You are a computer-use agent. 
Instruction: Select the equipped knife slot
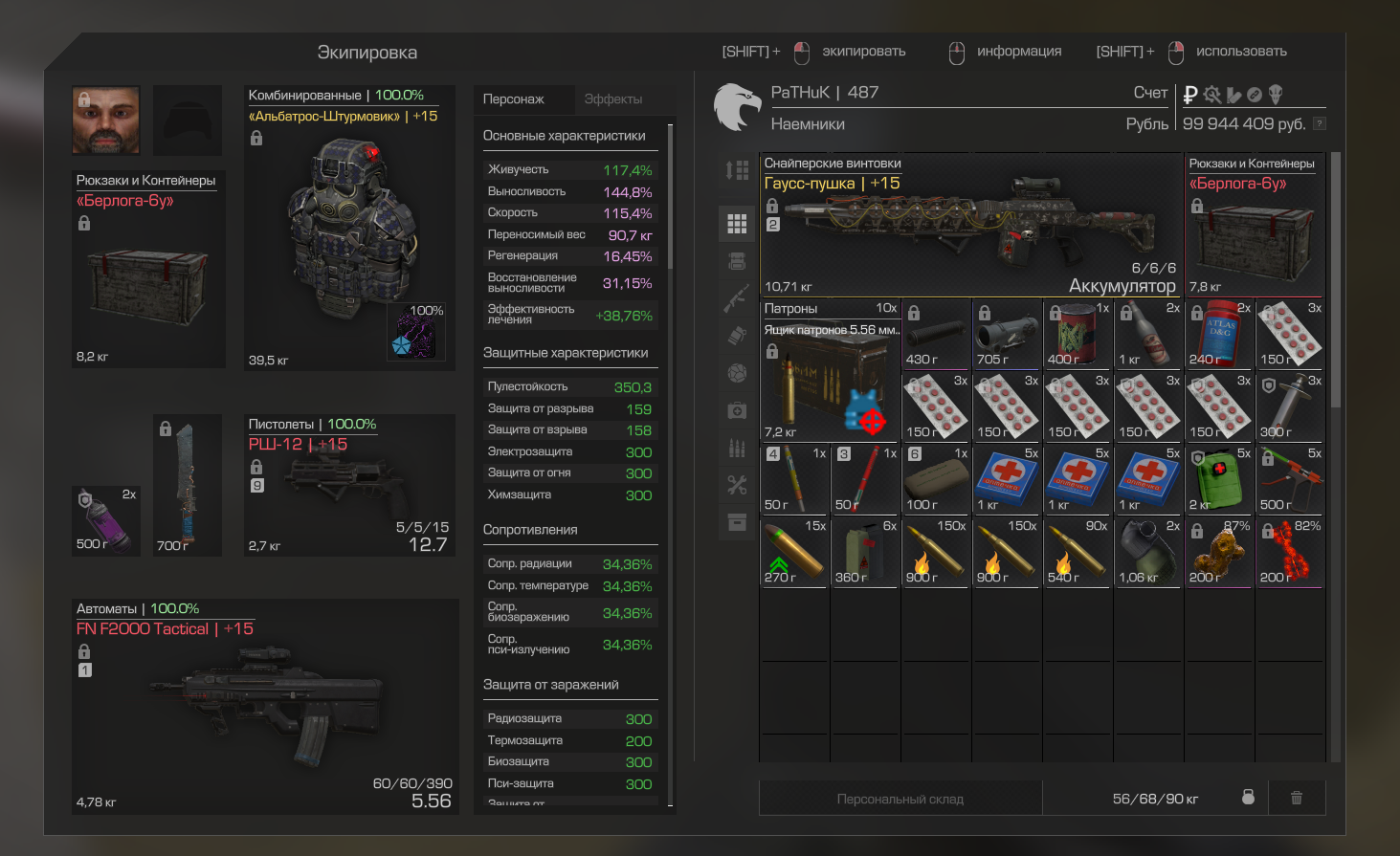point(188,485)
